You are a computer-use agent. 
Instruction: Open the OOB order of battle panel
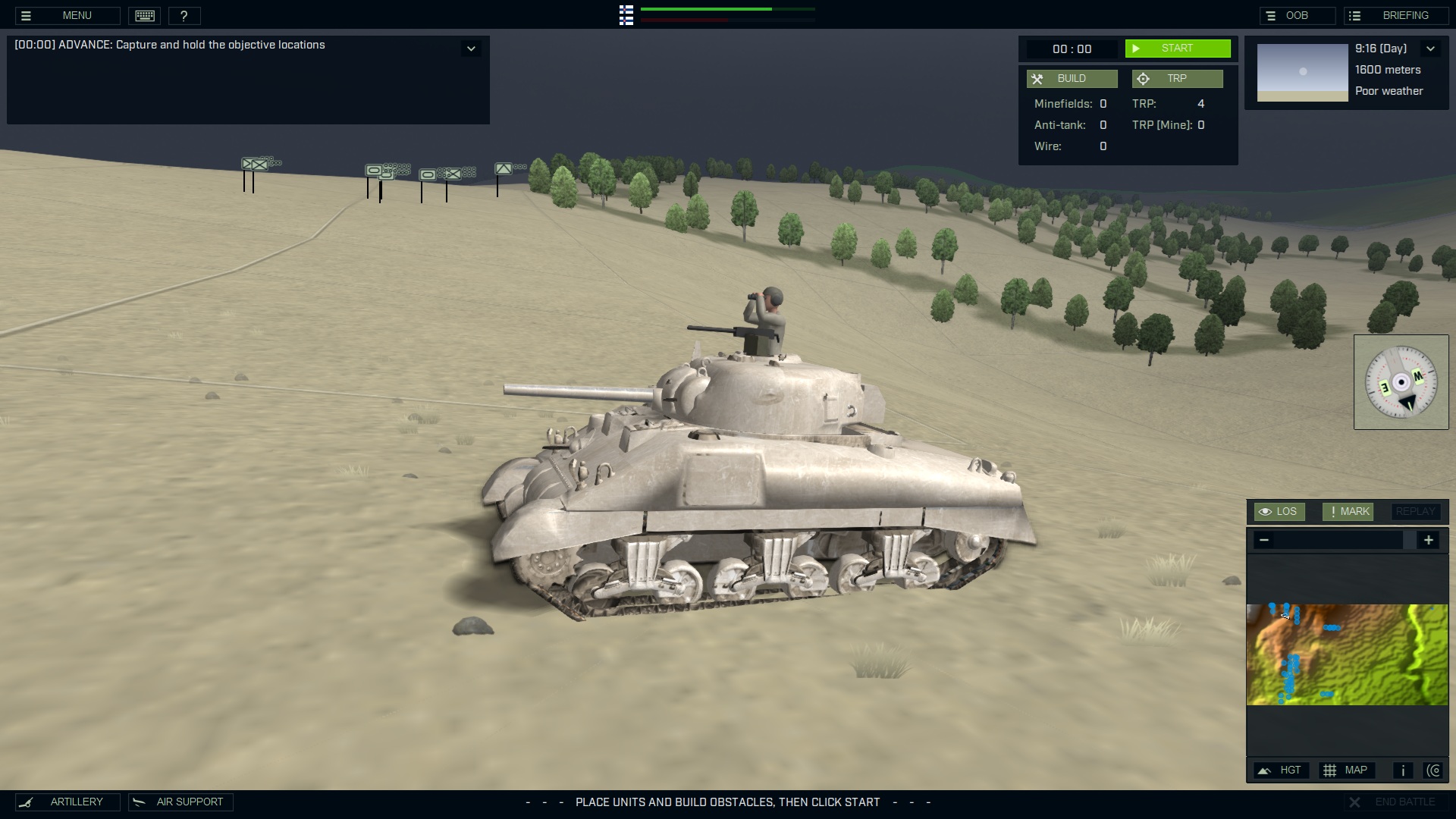1298,14
